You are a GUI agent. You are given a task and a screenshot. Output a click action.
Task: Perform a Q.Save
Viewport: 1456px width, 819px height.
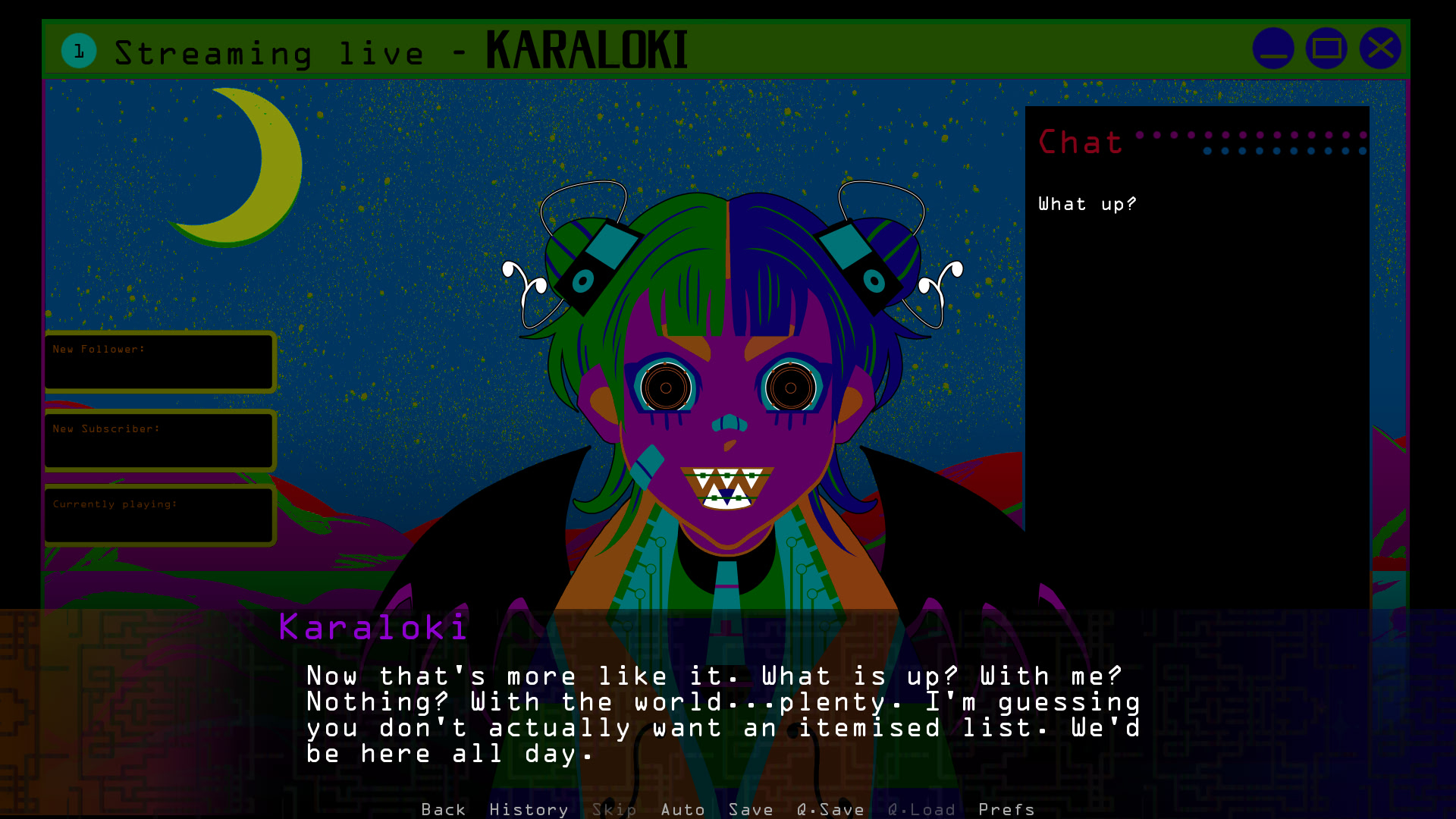pos(830,810)
